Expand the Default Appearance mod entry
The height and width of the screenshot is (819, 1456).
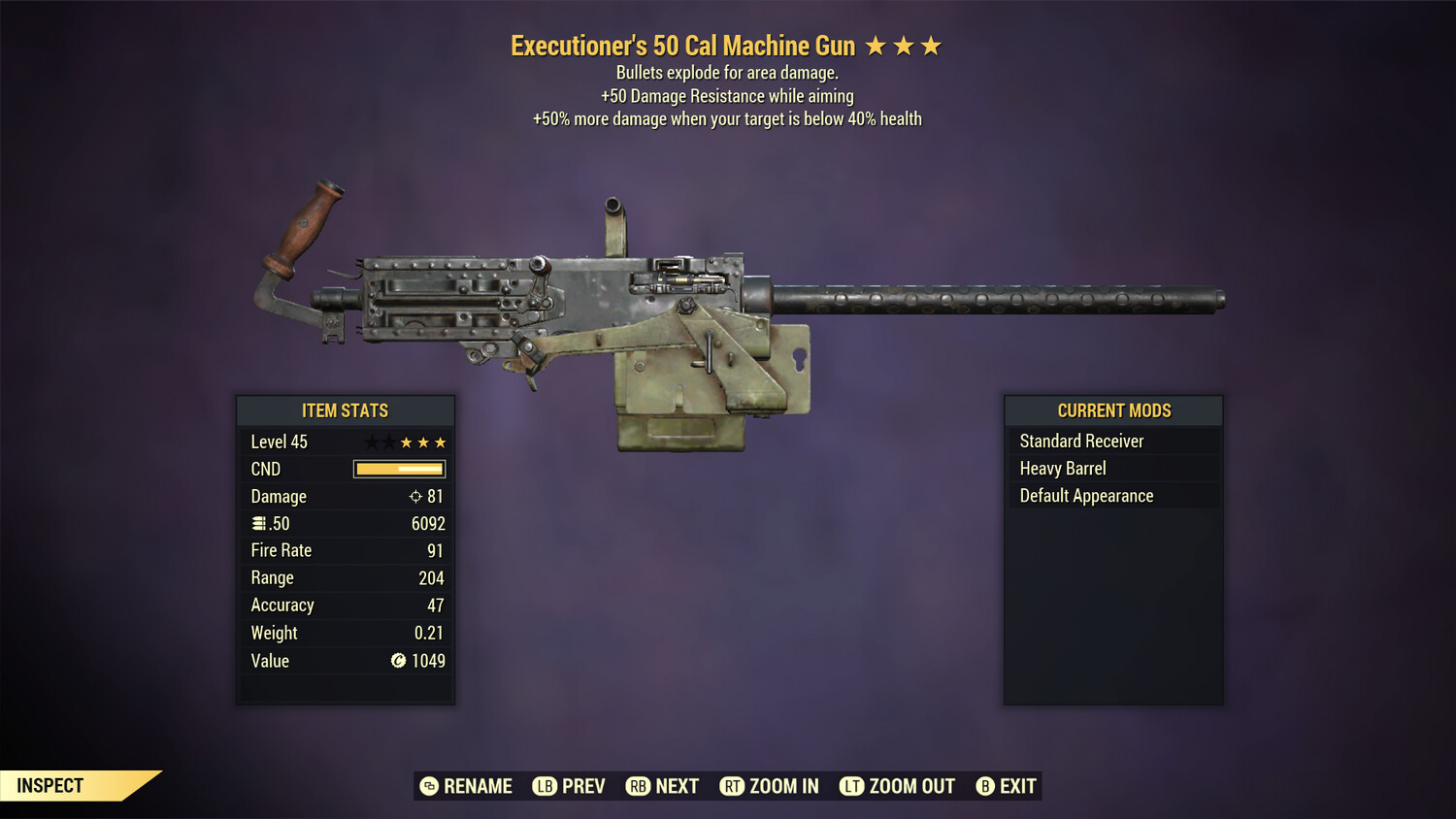coord(1085,495)
